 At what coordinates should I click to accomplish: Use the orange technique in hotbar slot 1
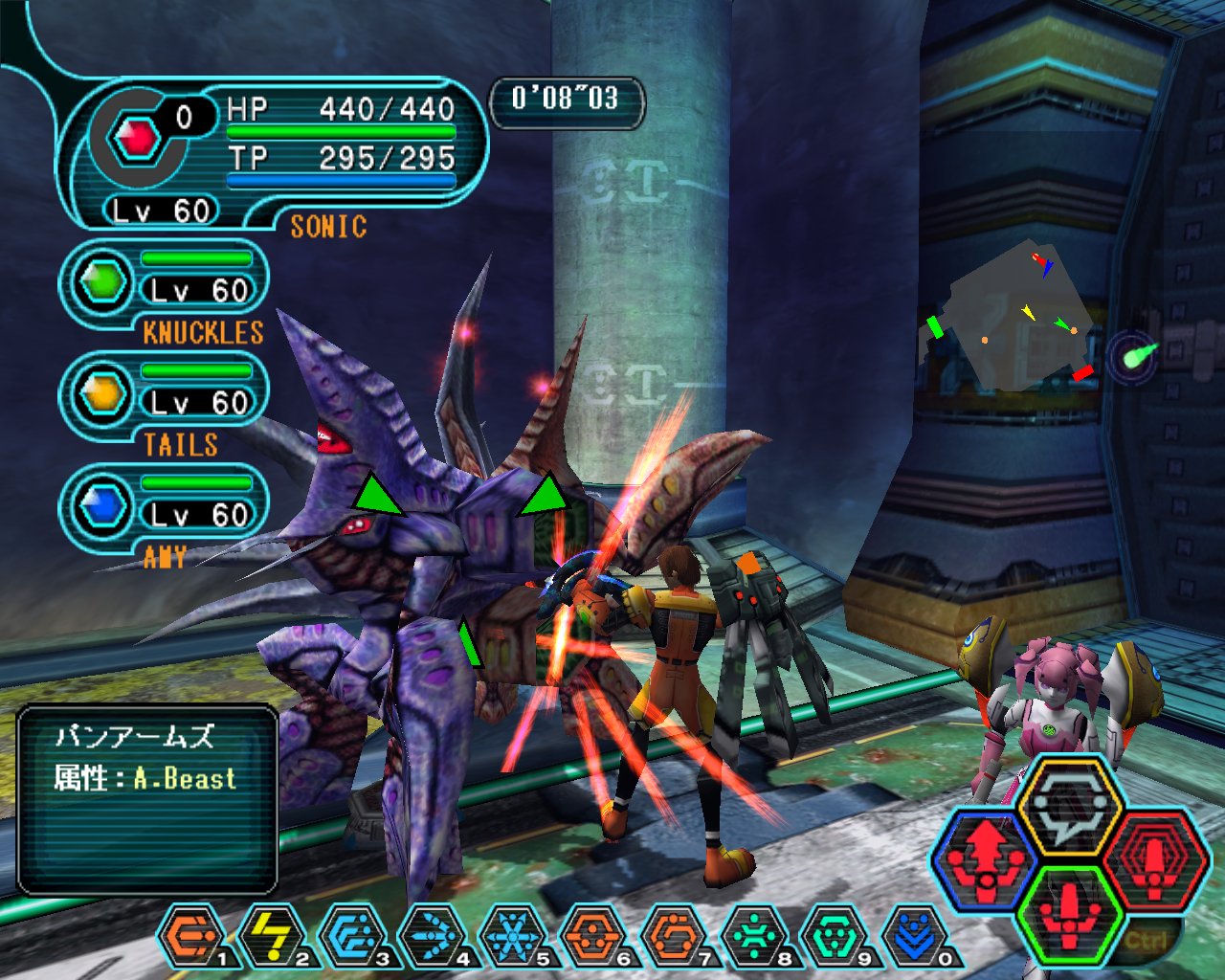(x=190, y=935)
